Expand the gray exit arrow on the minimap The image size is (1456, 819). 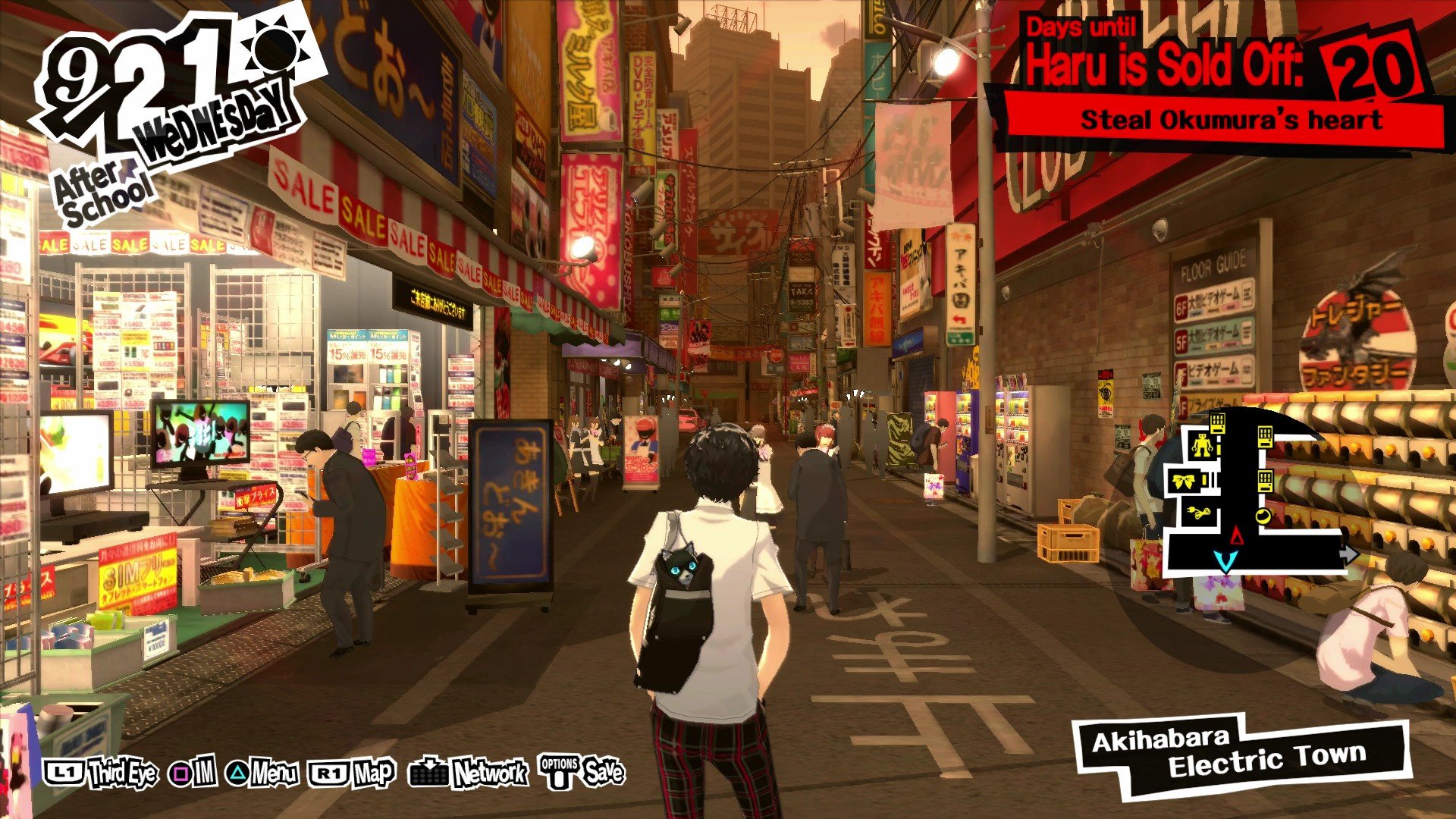[1350, 554]
